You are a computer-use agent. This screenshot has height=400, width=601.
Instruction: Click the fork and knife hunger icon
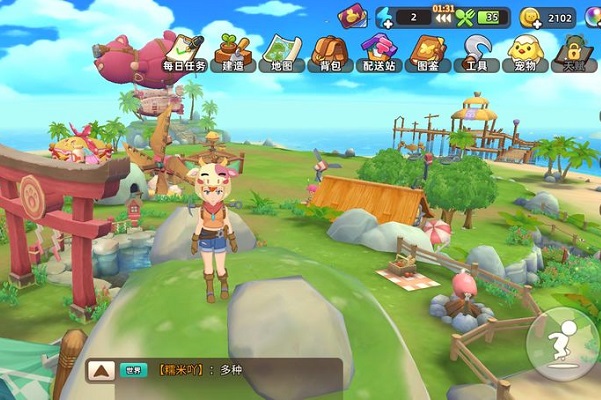tap(464, 17)
